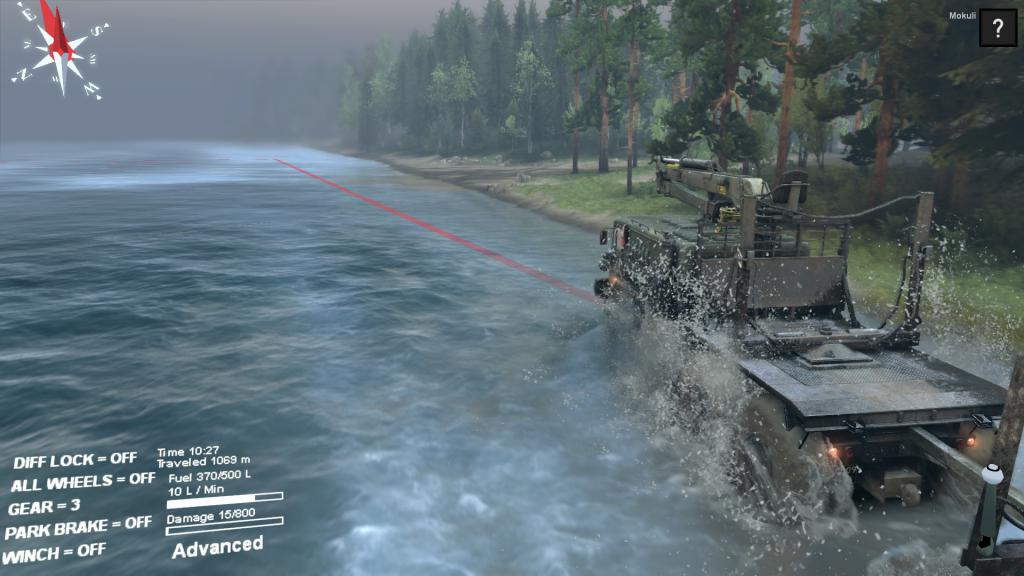This screenshot has width=1024, height=576.
Task: Open the Advanced functions menu
Action: point(217,546)
